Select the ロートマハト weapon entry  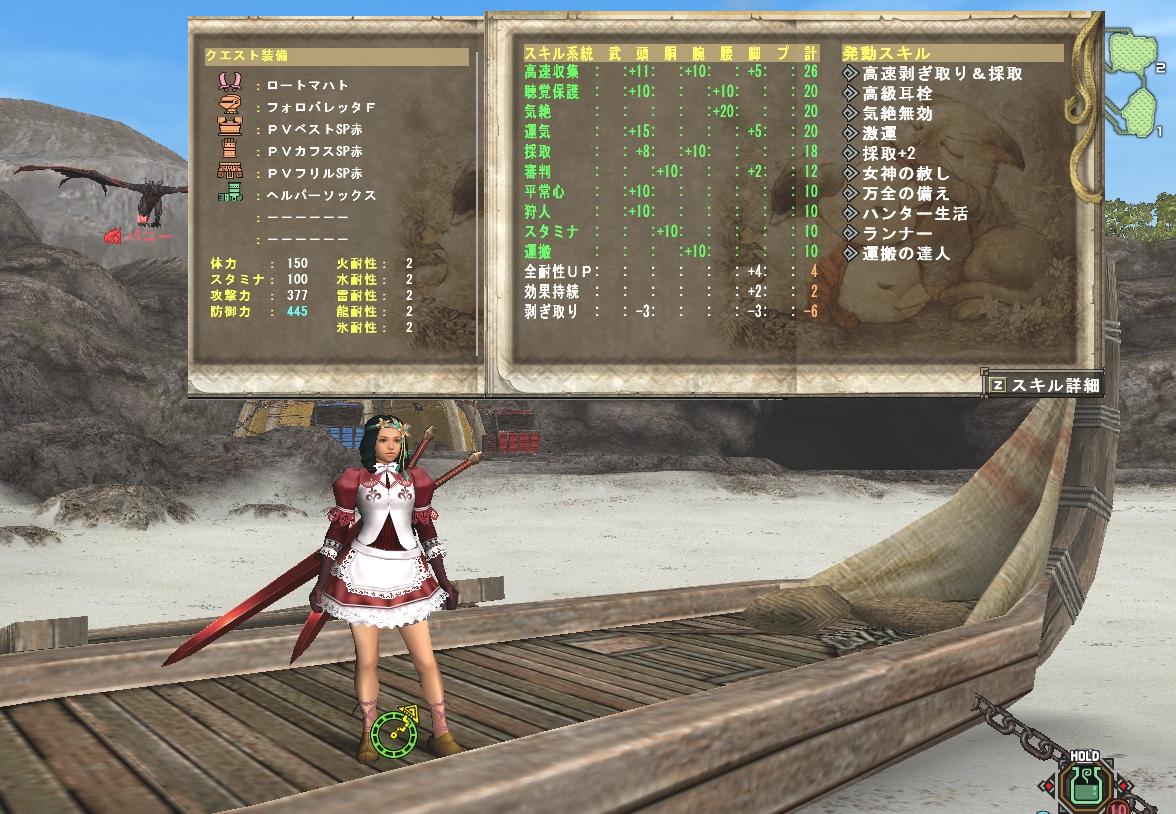(x=308, y=85)
